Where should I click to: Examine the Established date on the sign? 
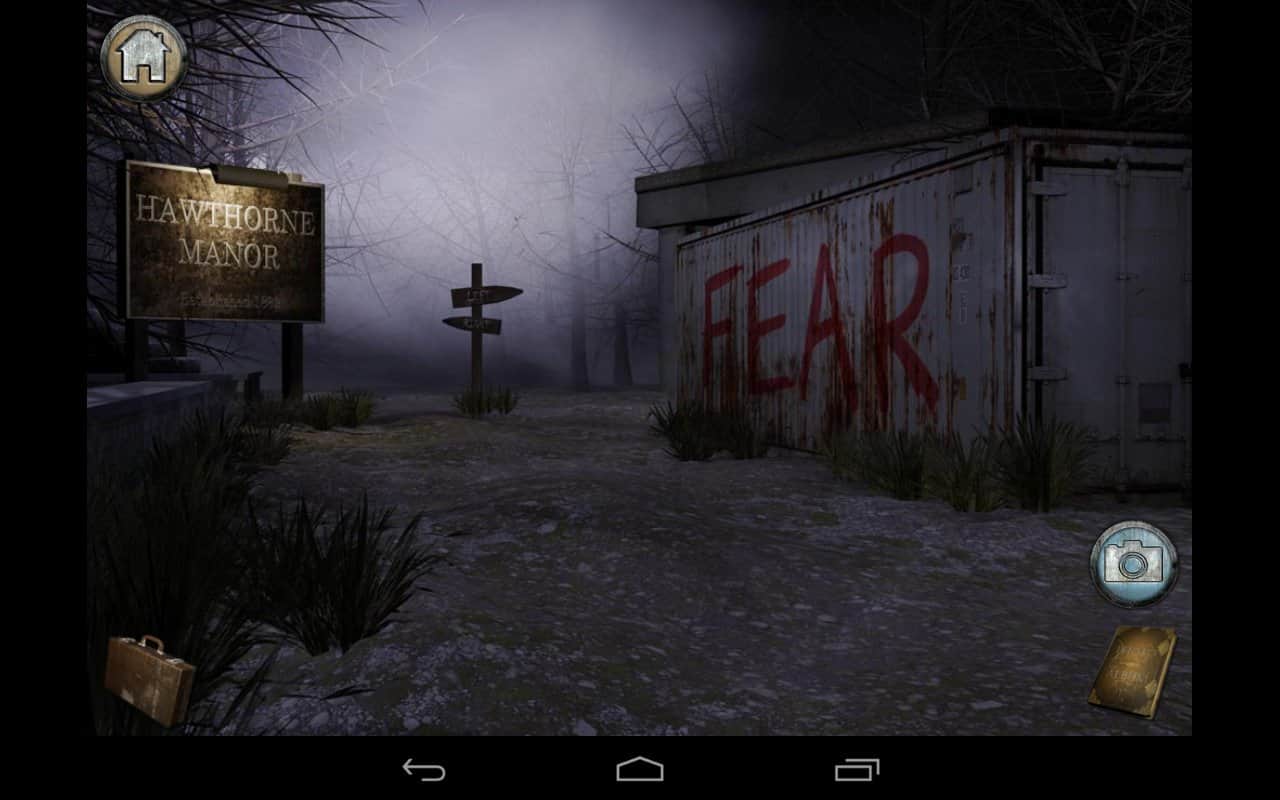(222, 297)
